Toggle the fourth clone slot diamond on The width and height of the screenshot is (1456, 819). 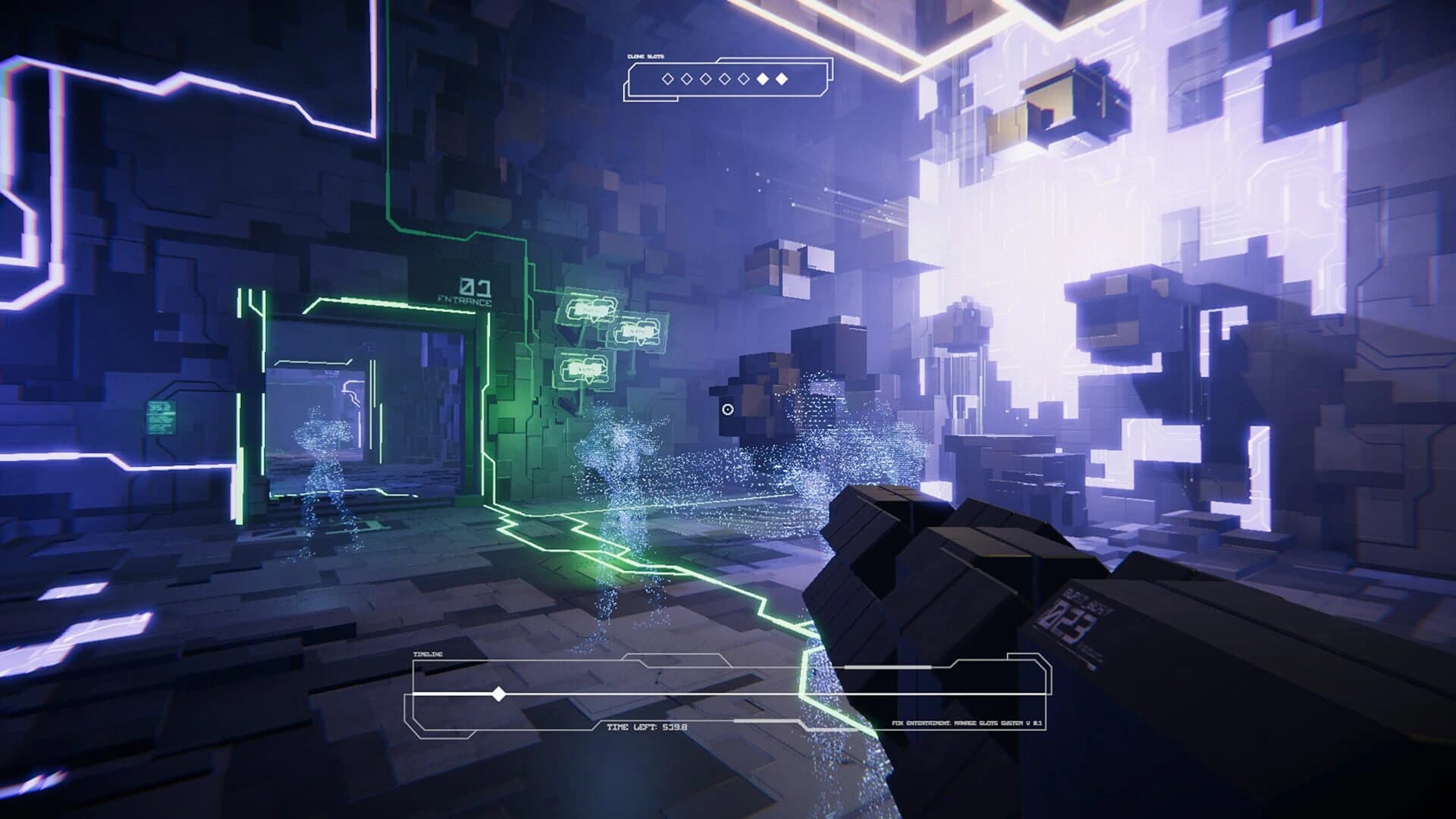724,78
